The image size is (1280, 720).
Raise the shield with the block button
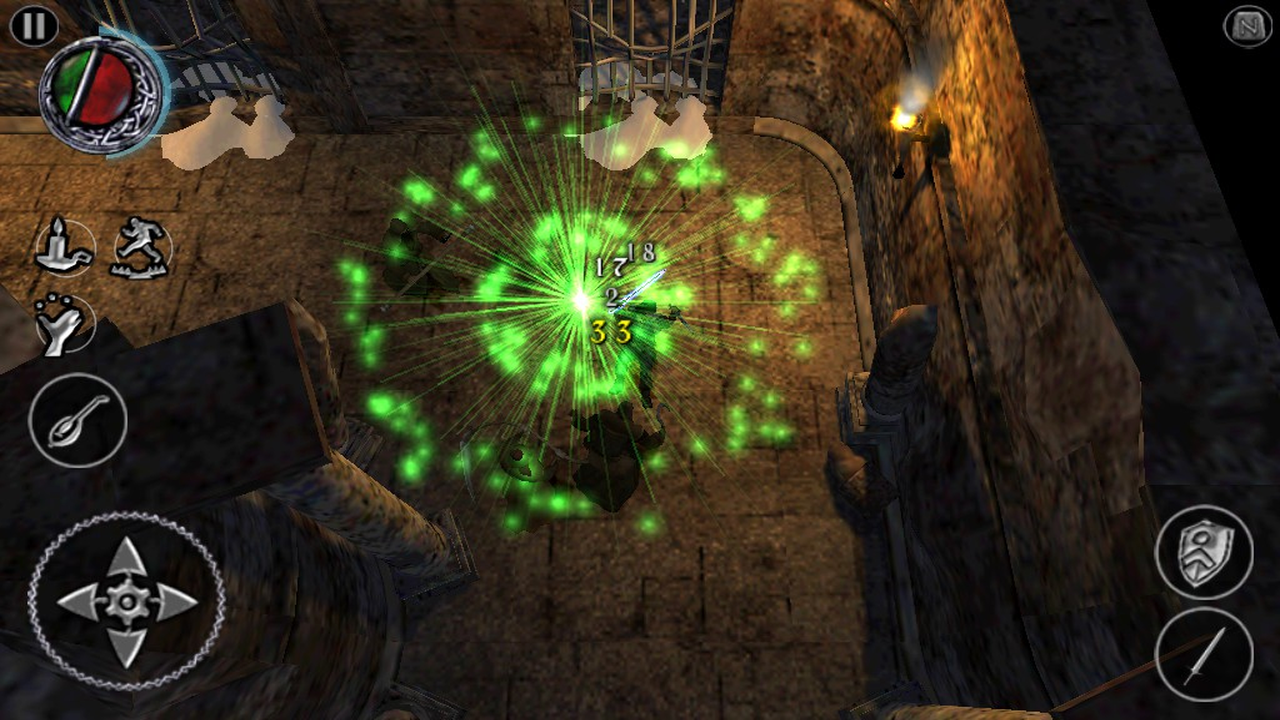click(x=1204, y=553)
